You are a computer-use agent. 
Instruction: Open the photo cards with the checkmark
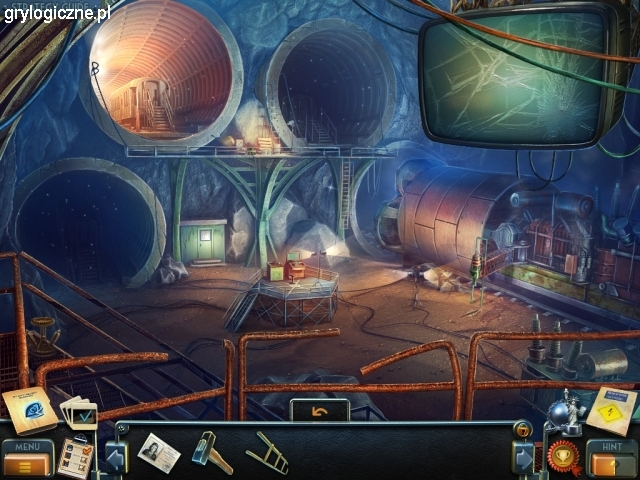click(x=79, y=413)
